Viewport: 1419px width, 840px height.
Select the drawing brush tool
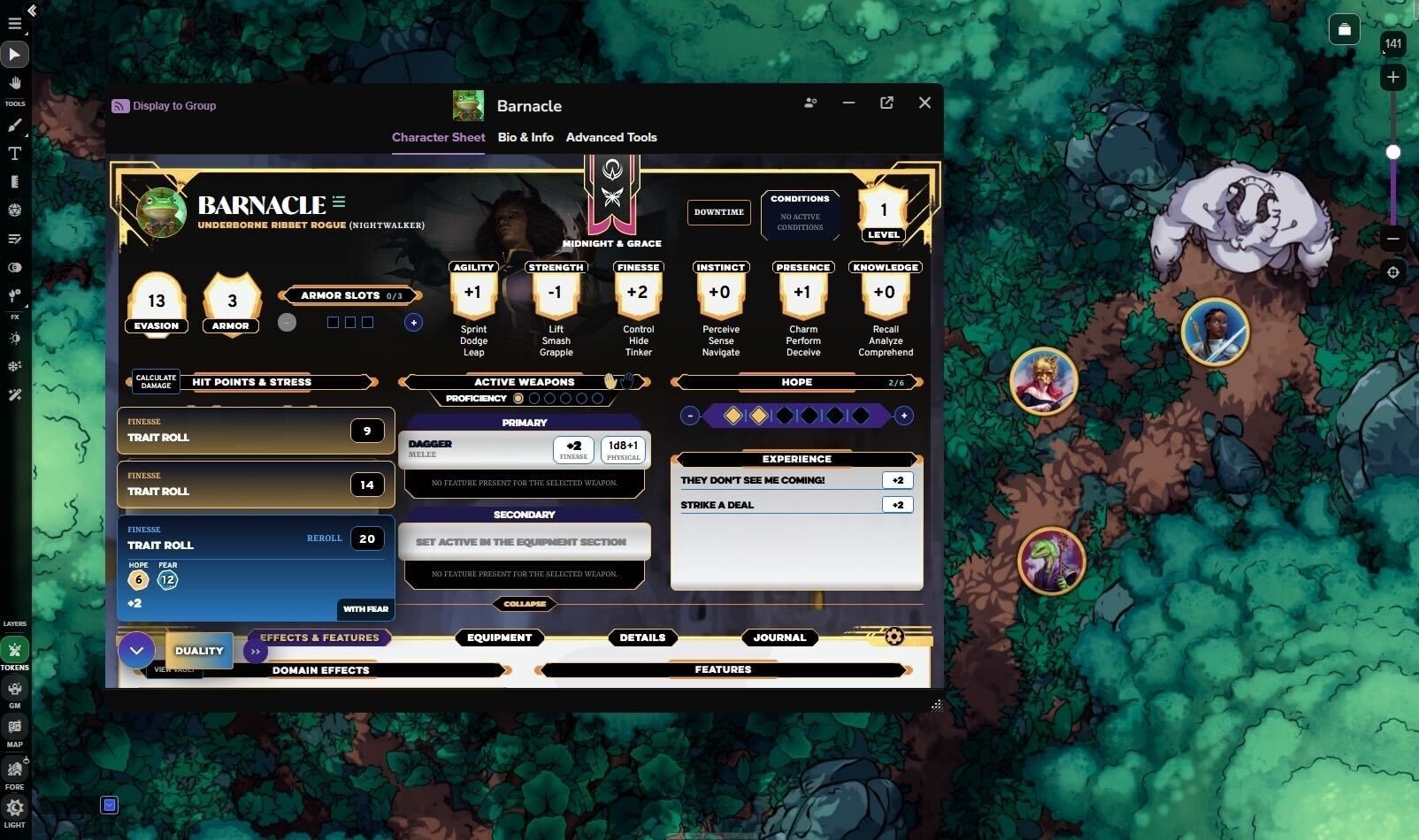14,125
